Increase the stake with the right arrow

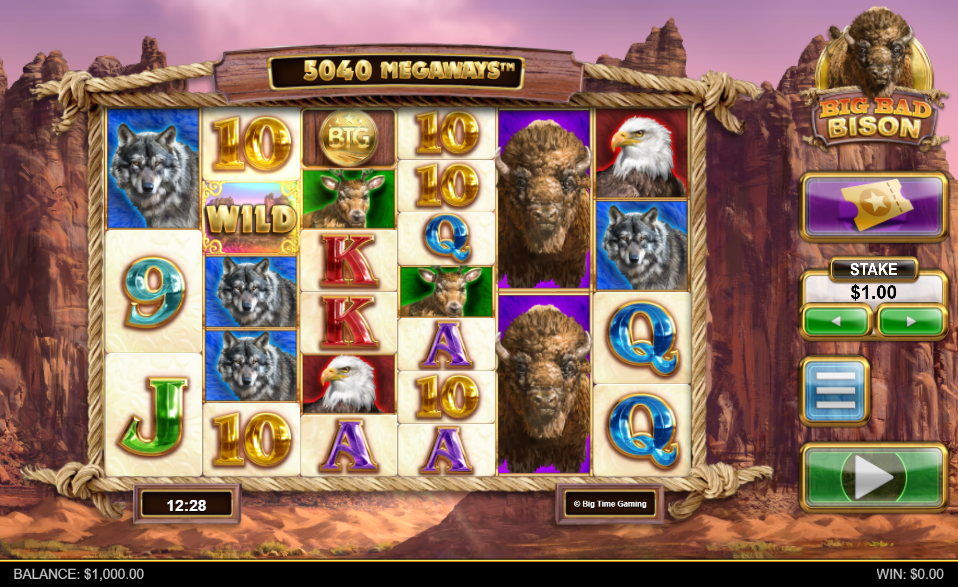point(911,322)
